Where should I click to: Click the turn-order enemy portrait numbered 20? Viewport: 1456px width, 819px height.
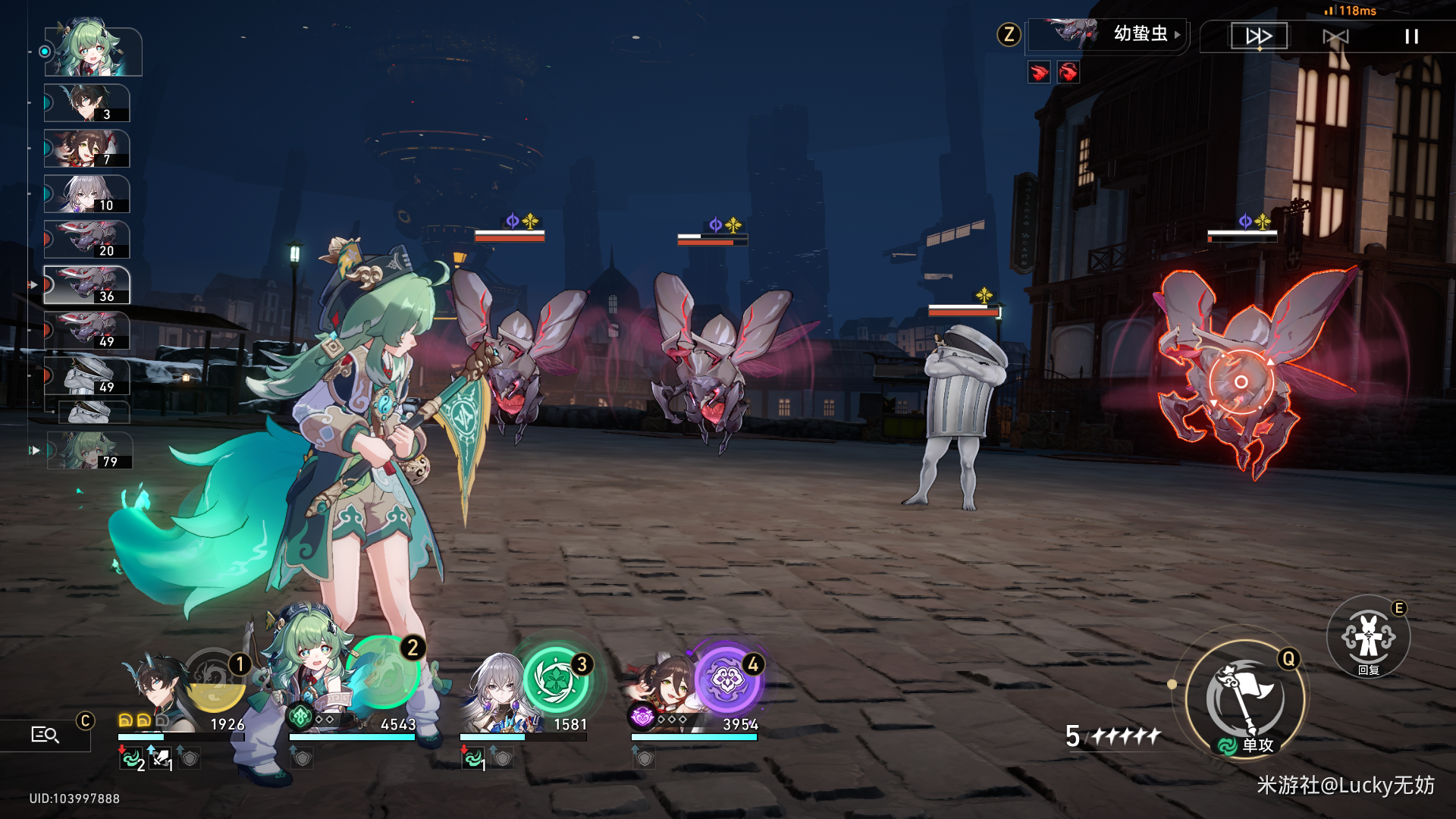87,240
